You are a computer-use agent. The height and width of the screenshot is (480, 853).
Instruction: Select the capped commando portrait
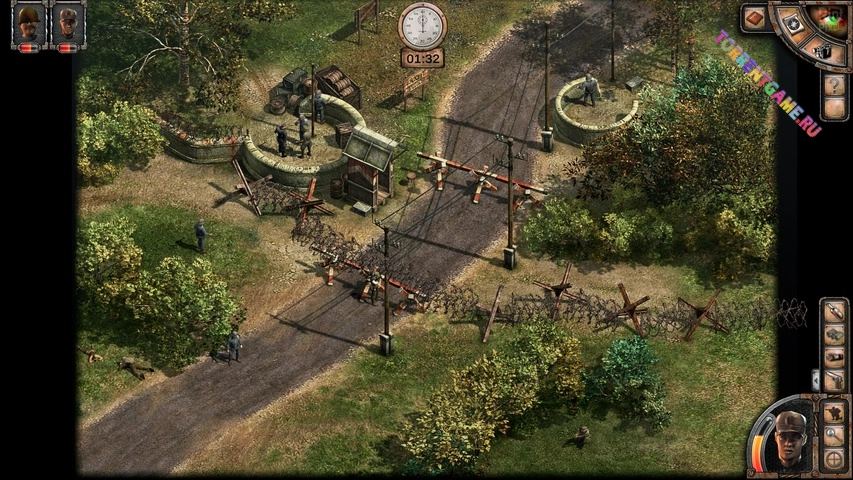pos(68,21)
